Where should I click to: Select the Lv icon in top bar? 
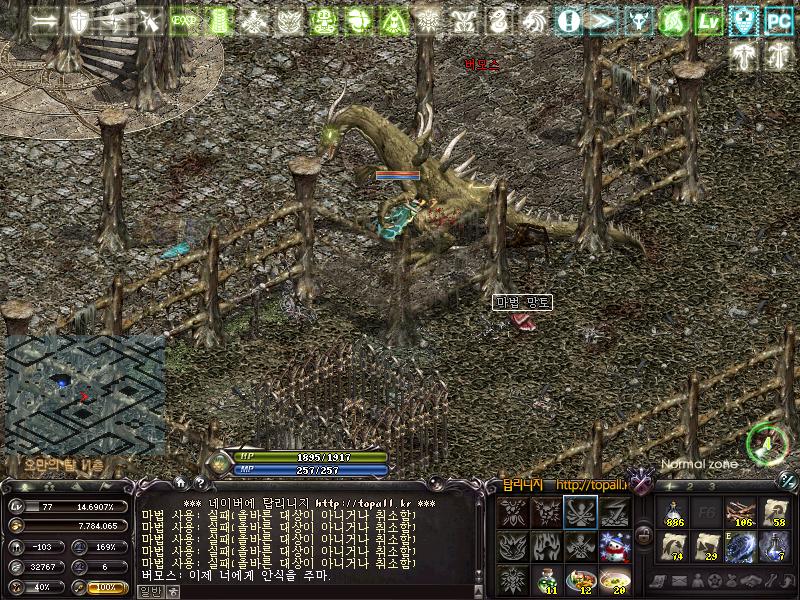pos(710,21)
